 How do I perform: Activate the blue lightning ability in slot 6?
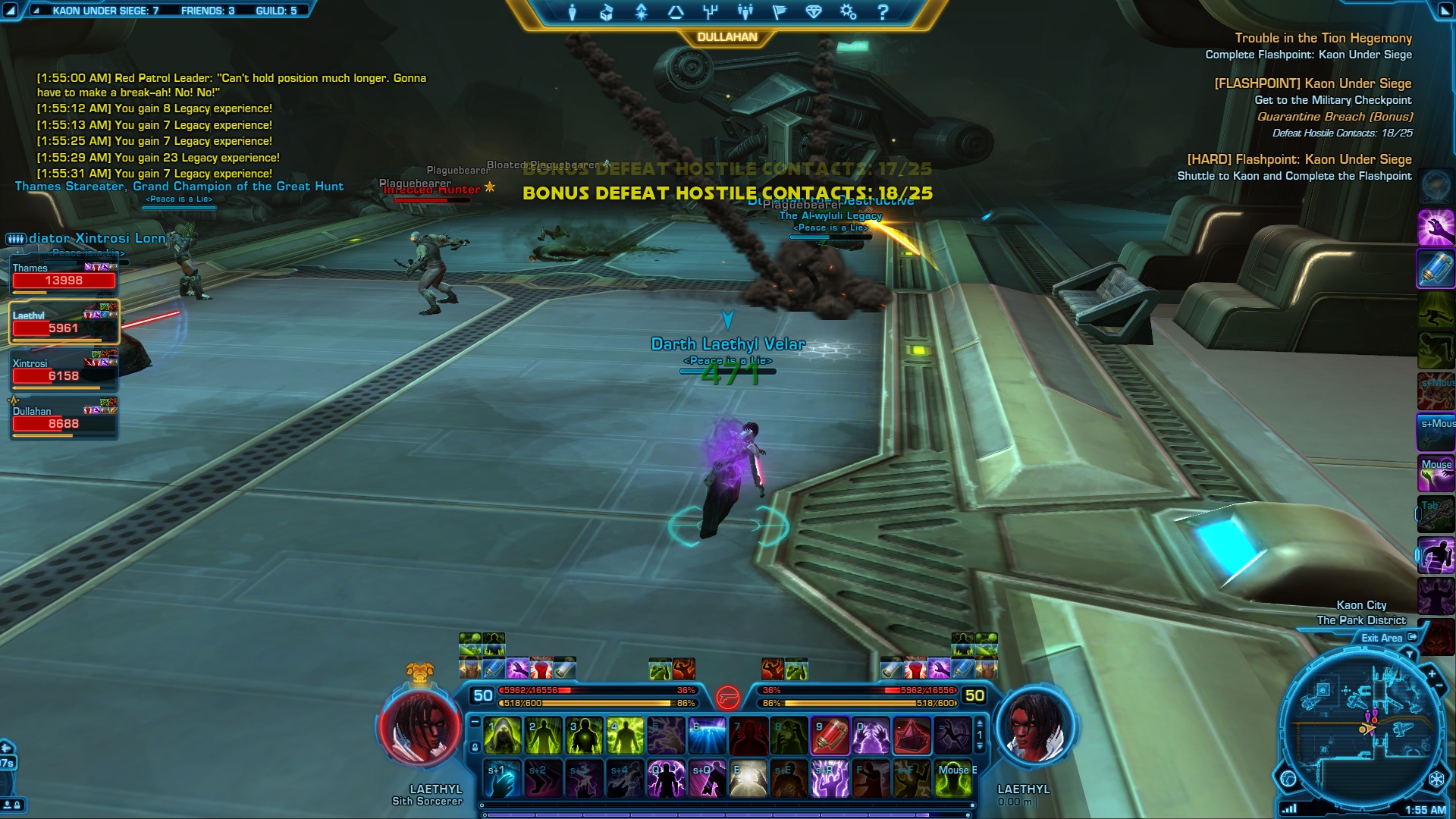708,736
